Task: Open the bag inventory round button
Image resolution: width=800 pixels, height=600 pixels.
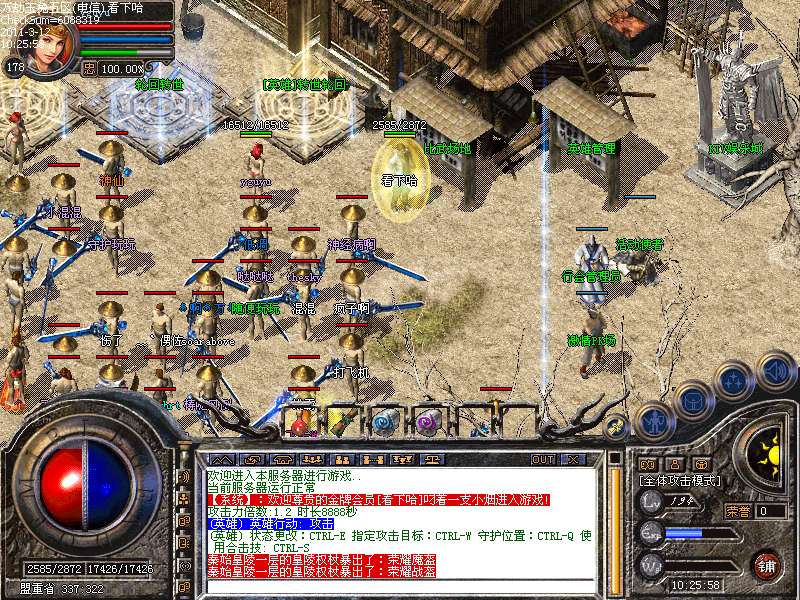Action: click(x=693, y=401)
